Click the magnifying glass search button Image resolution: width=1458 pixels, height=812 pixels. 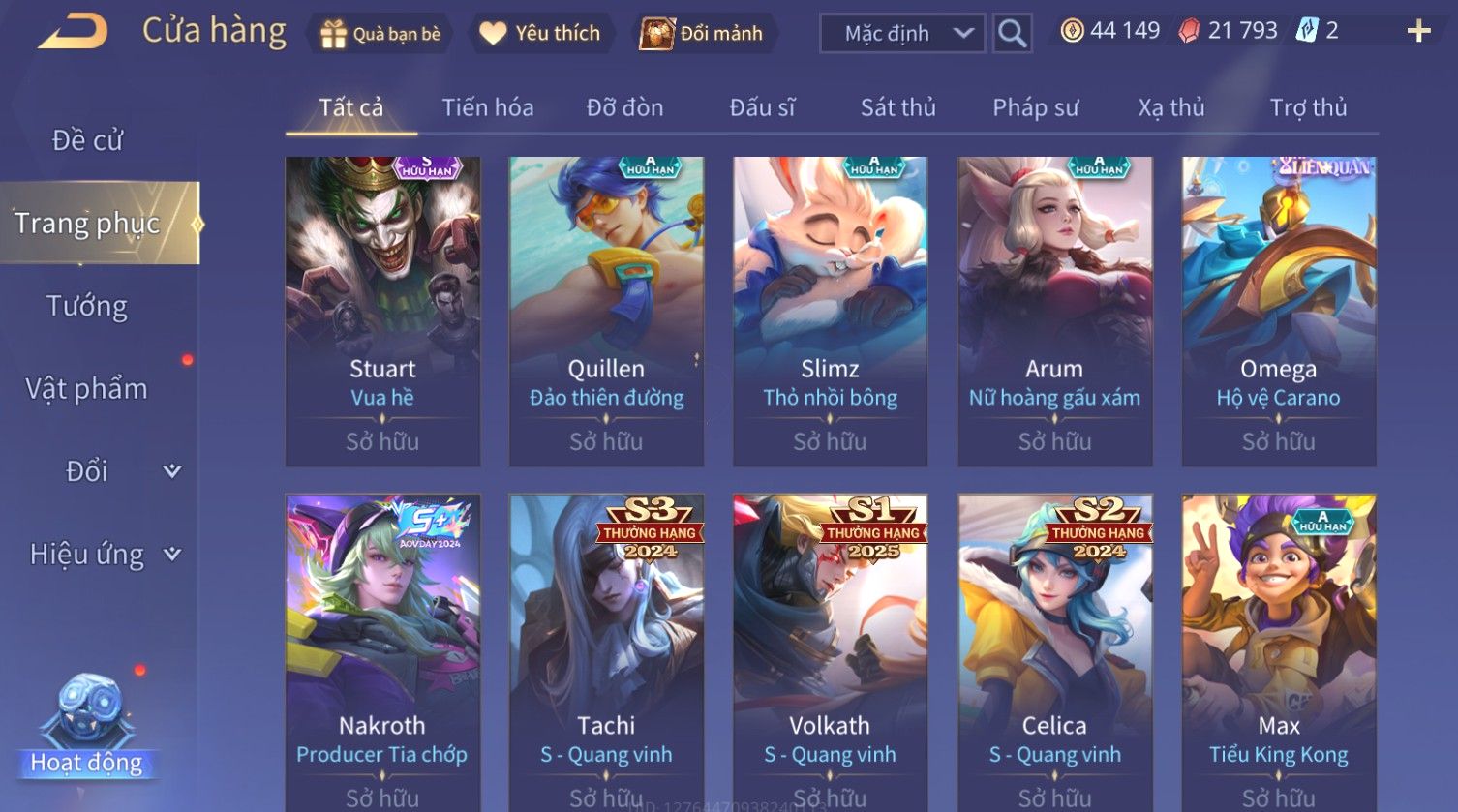click(x=1012, y=34)
